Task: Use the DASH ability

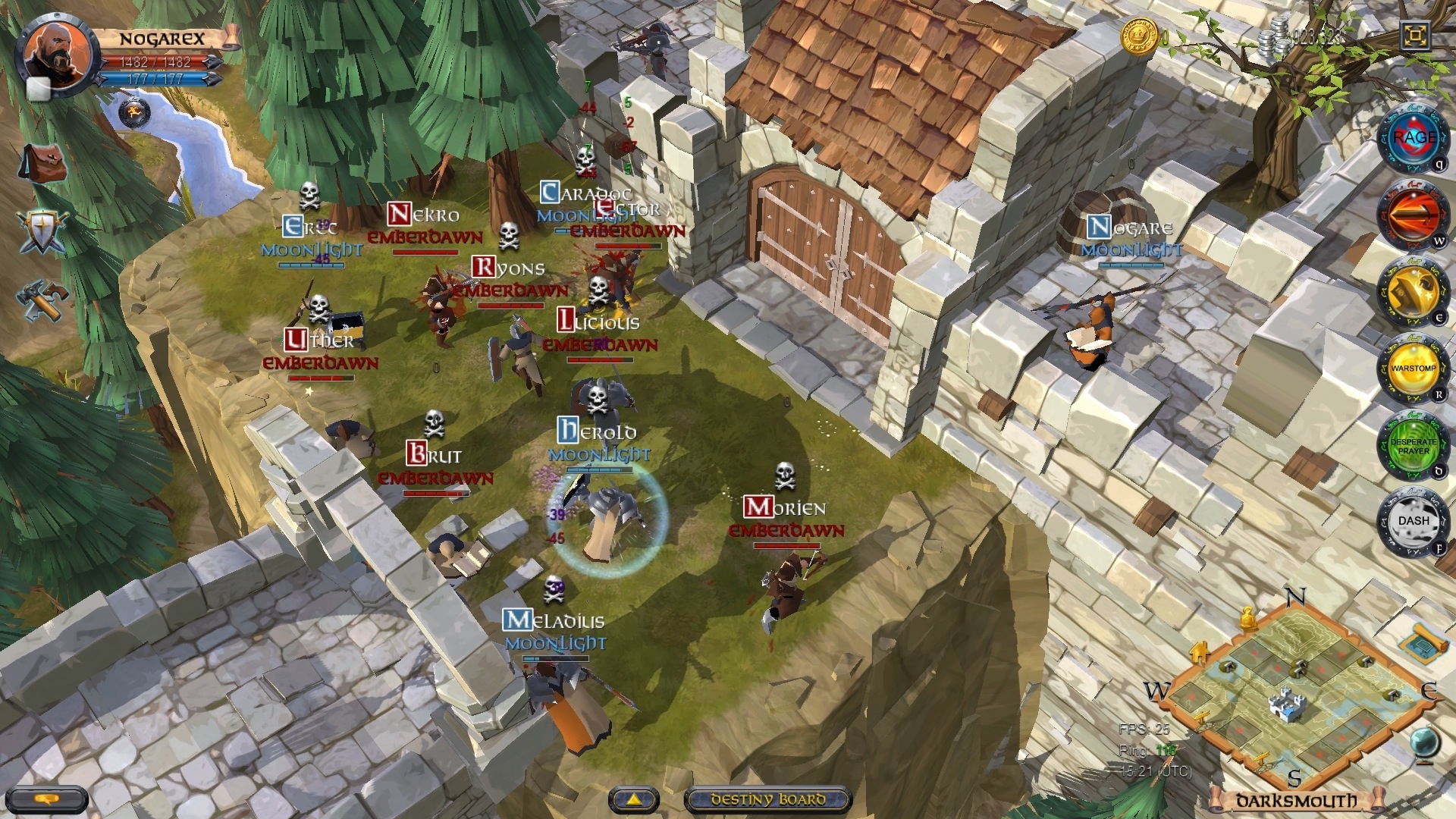Action: [x=1414, y=520]
